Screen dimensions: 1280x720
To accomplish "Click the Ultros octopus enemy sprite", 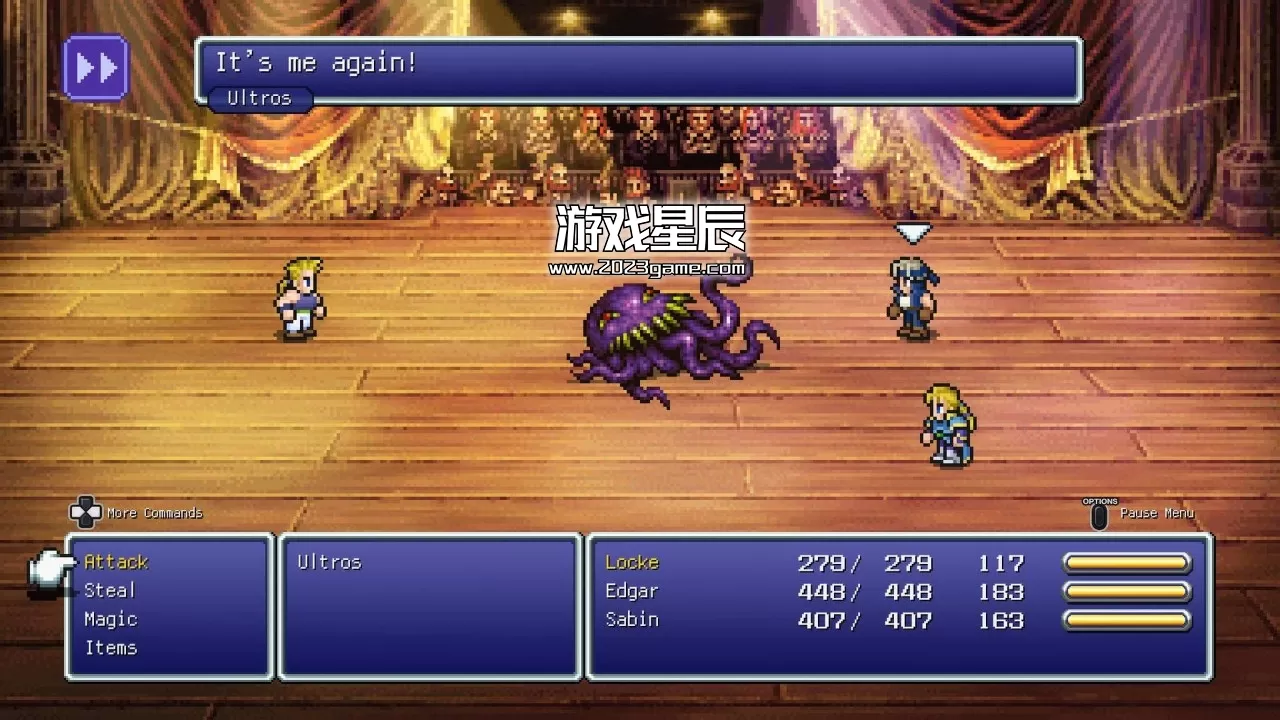I will click(x=660, y=335).
